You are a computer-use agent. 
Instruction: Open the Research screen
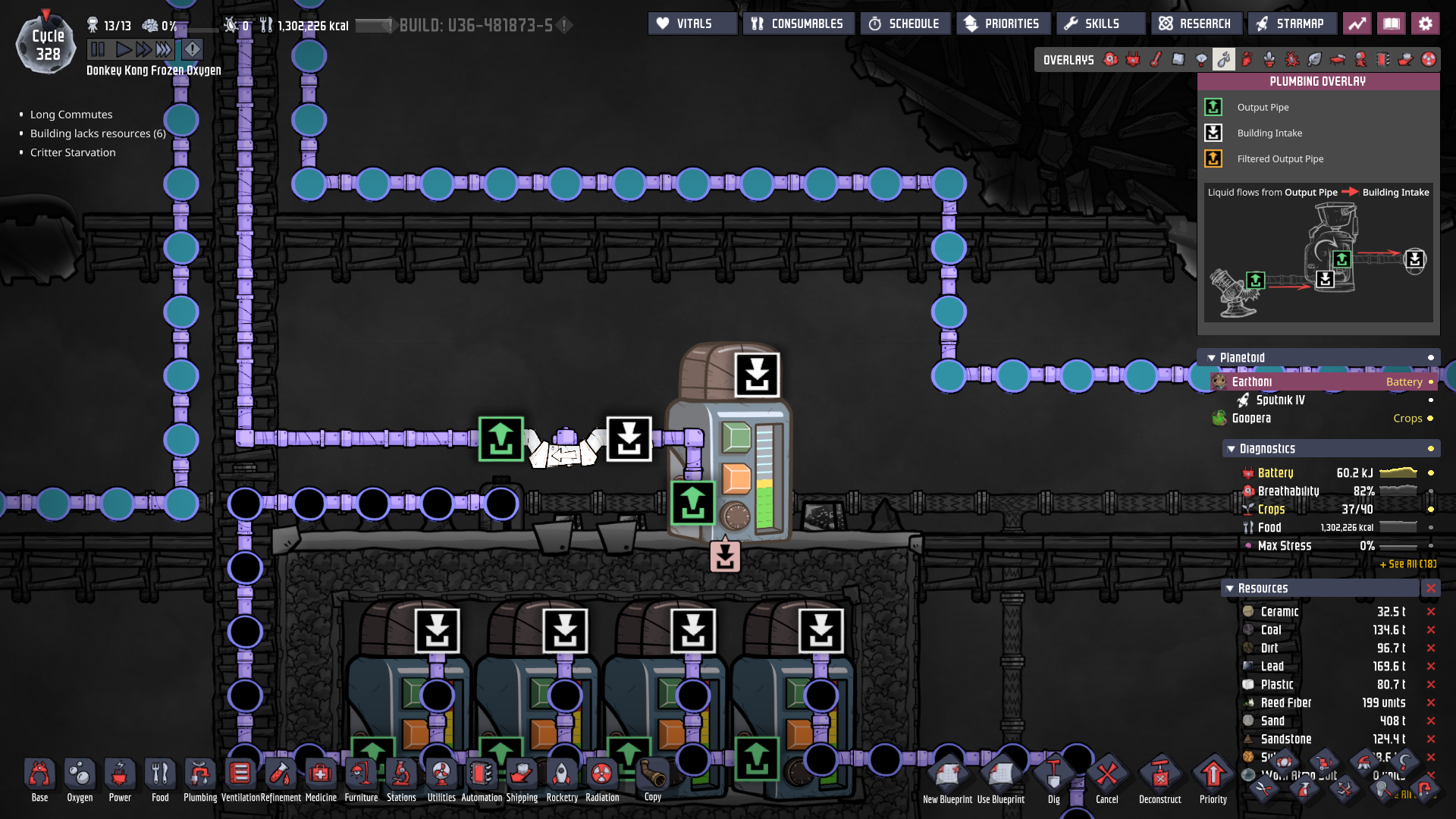click(x=1197, y=23)
